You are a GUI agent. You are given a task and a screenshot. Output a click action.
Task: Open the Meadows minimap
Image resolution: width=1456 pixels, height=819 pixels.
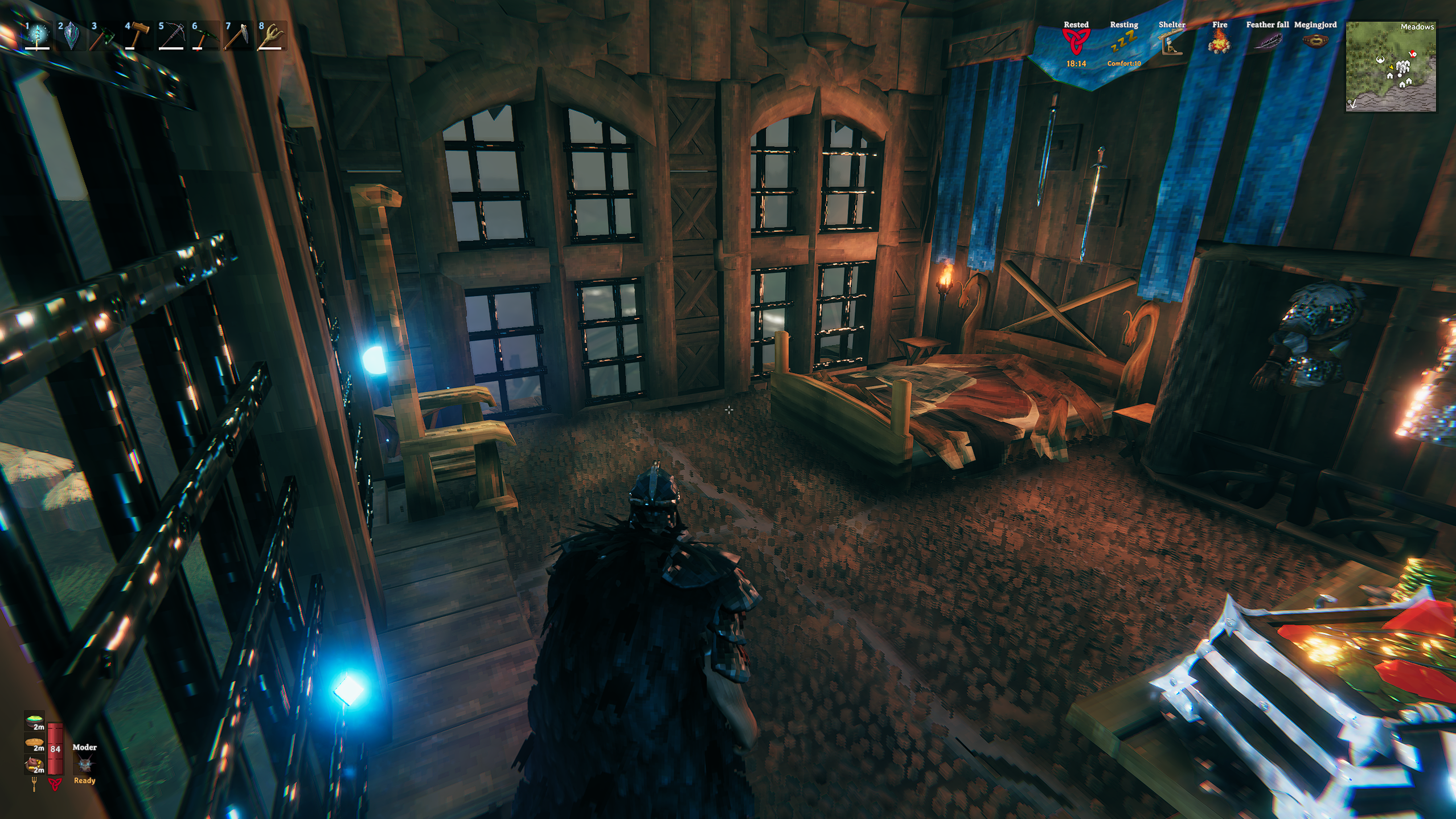click(x=1391, y=66)
